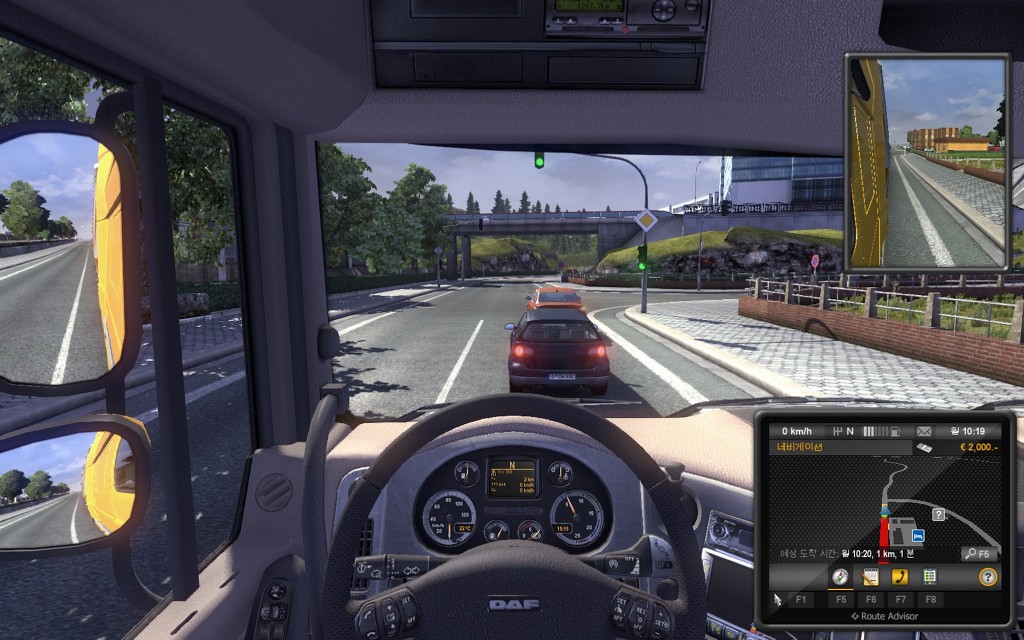Select the rest stop bed marker on map

tap(917, 536)
